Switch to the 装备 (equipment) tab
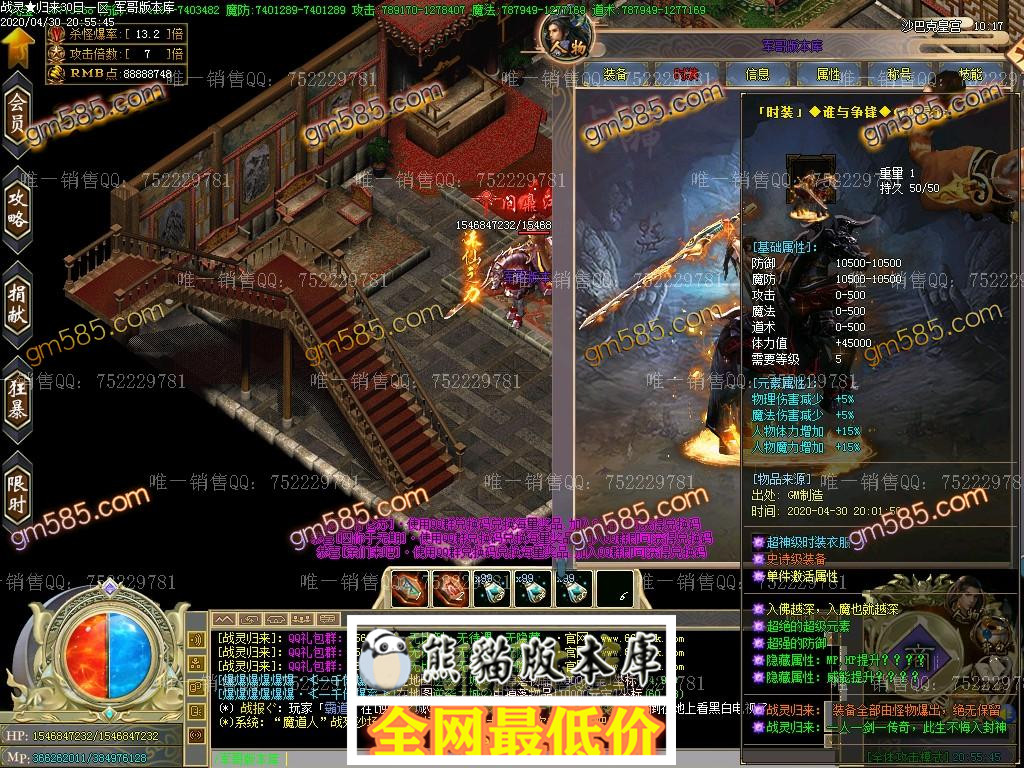The image size is (1024, 768). point(616,75)
